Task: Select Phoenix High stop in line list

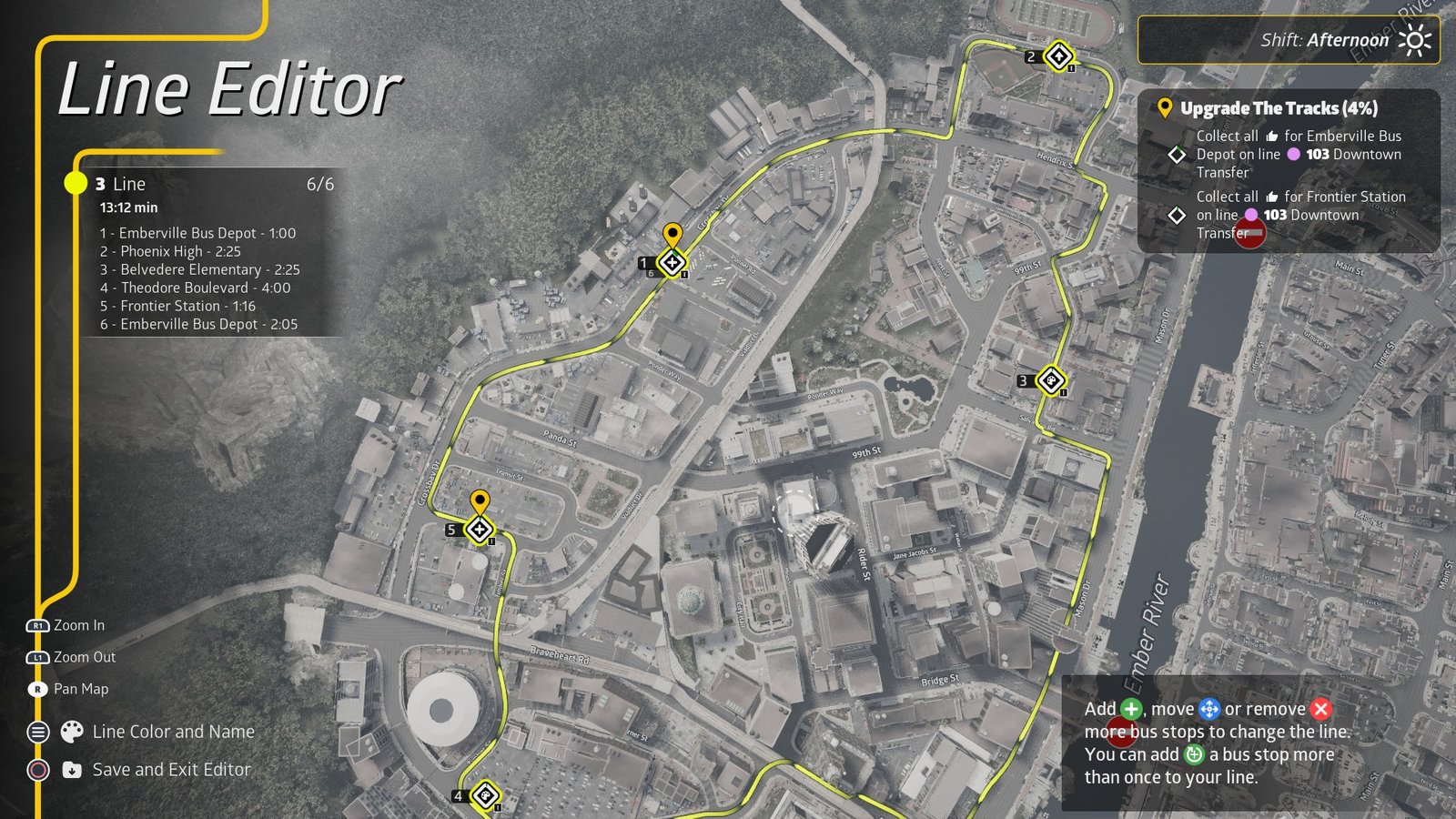Action: (x=171, y=251)
